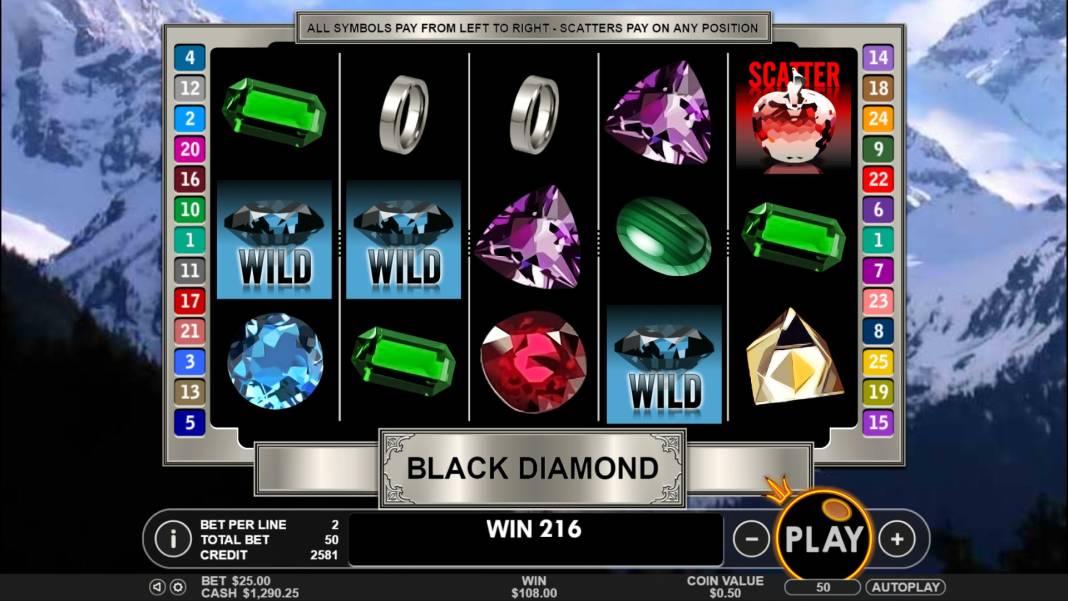Choose payline number 24
Image resolution: width=1068 pixels, height=601 pixels.
pyautogui.click(x=877, y=119)
